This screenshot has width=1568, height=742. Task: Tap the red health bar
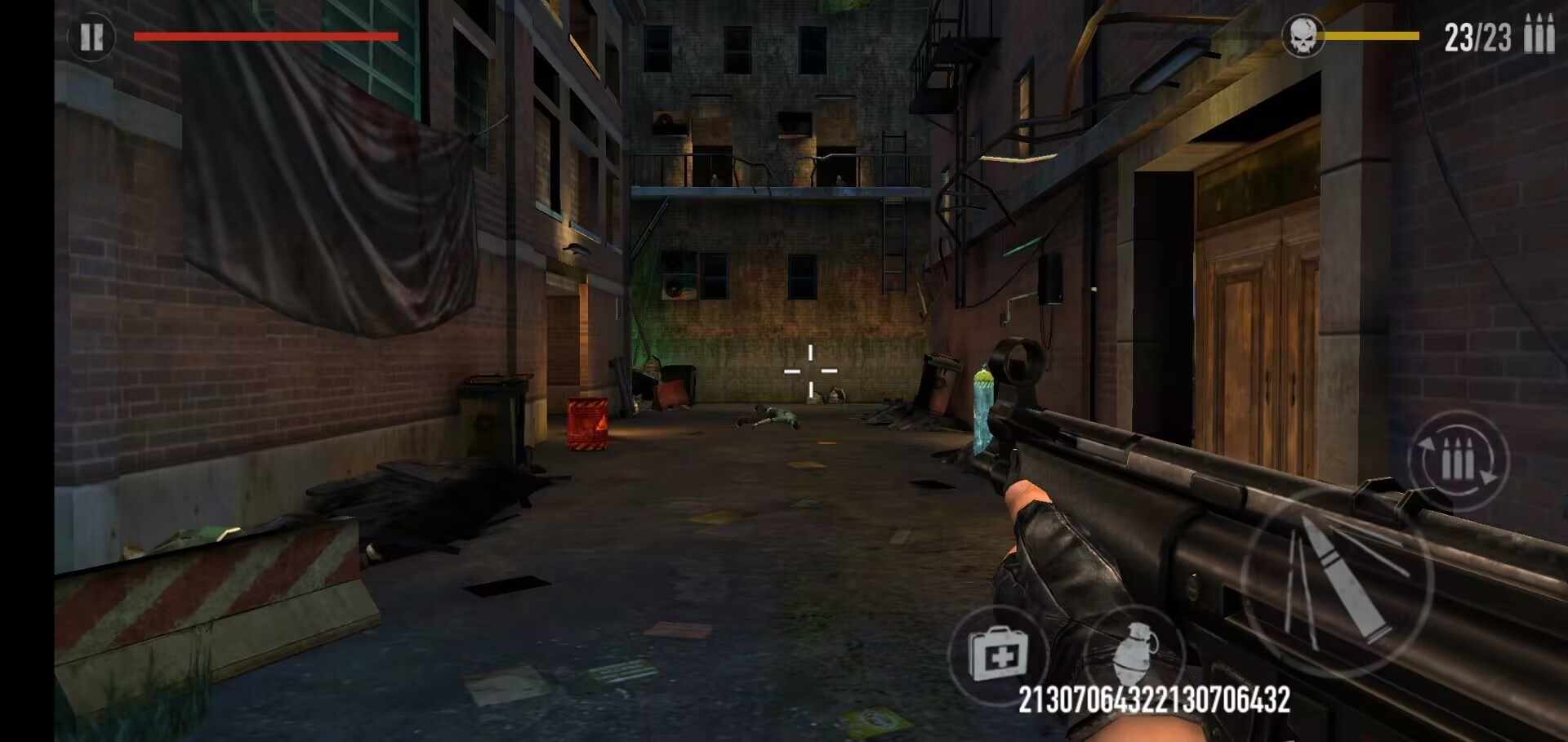pos(265,35)
